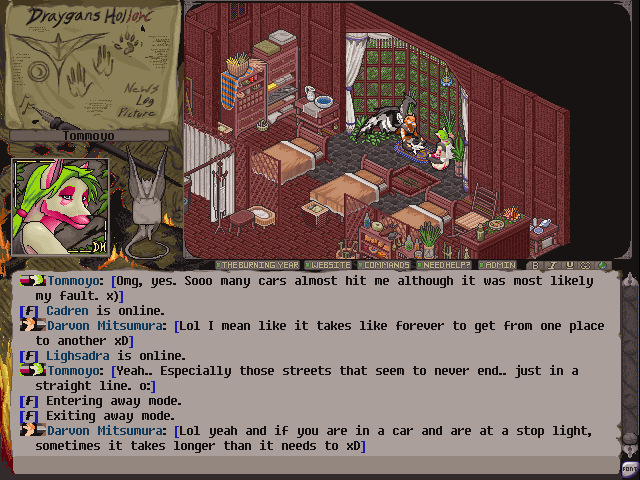This screenshot has width=640, height=480.
Task: Click the Tommoyo character portrait
Action: pos(60,206)
